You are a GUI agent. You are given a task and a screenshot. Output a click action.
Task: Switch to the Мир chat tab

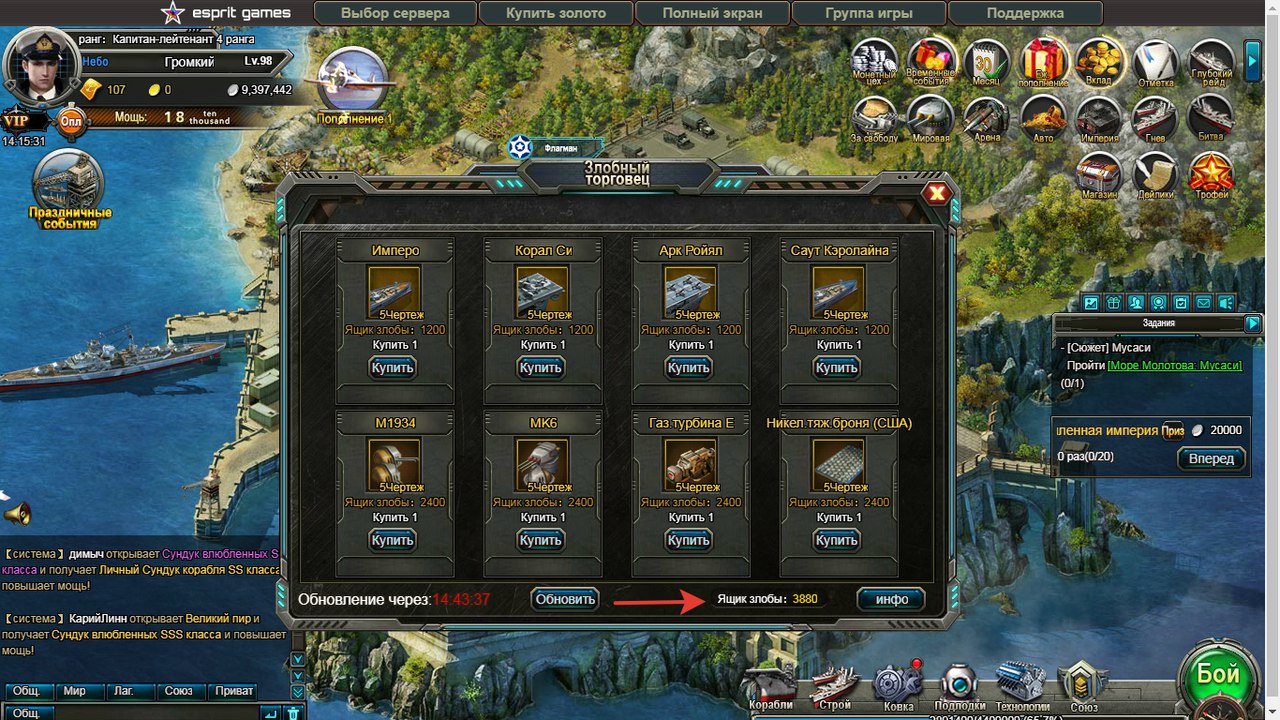click(74, 691)
